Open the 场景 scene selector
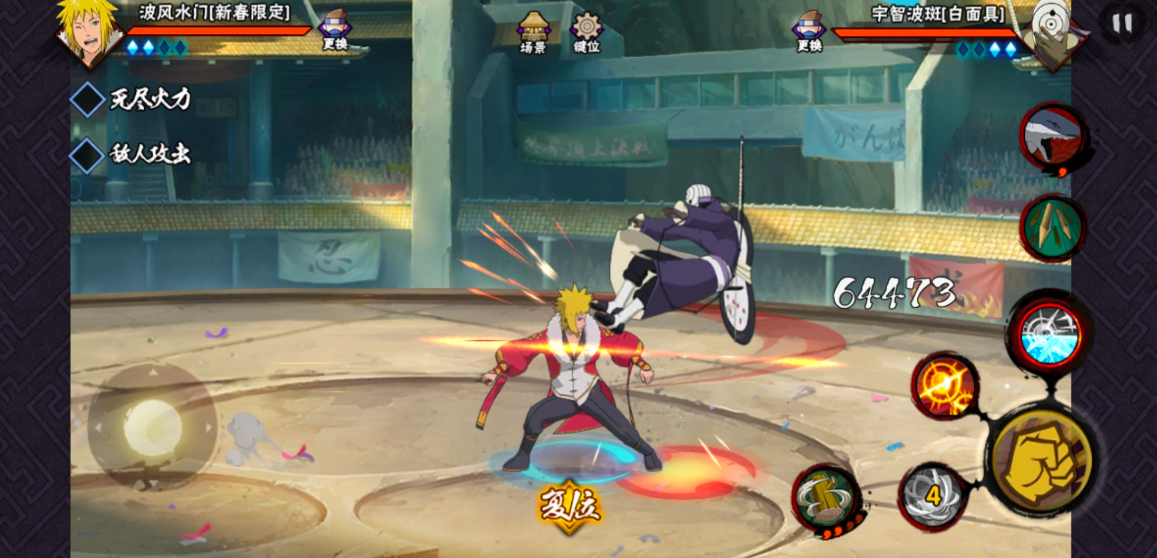 (x=533, y=31)
